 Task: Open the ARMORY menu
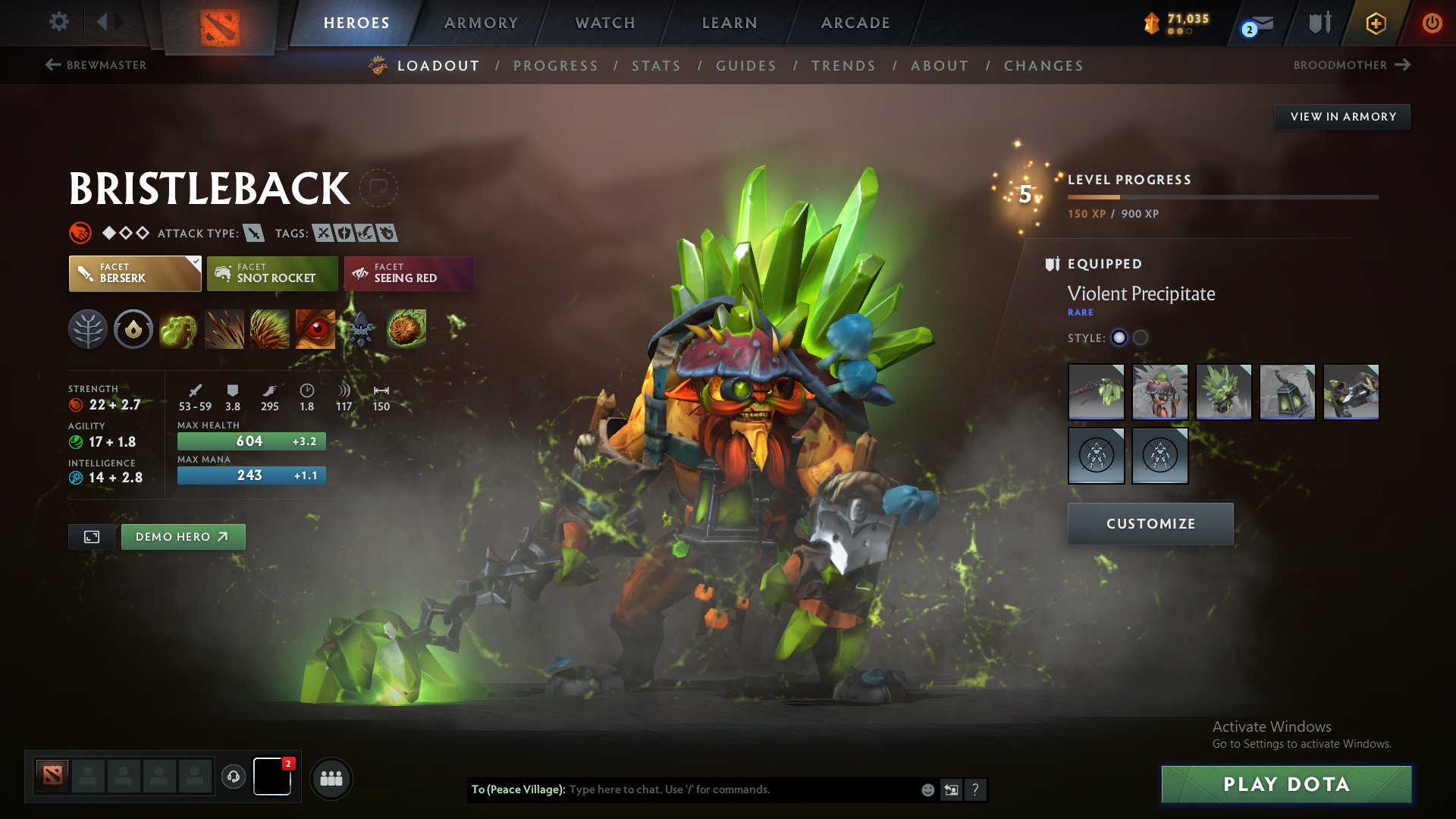(x=481, y=23)
